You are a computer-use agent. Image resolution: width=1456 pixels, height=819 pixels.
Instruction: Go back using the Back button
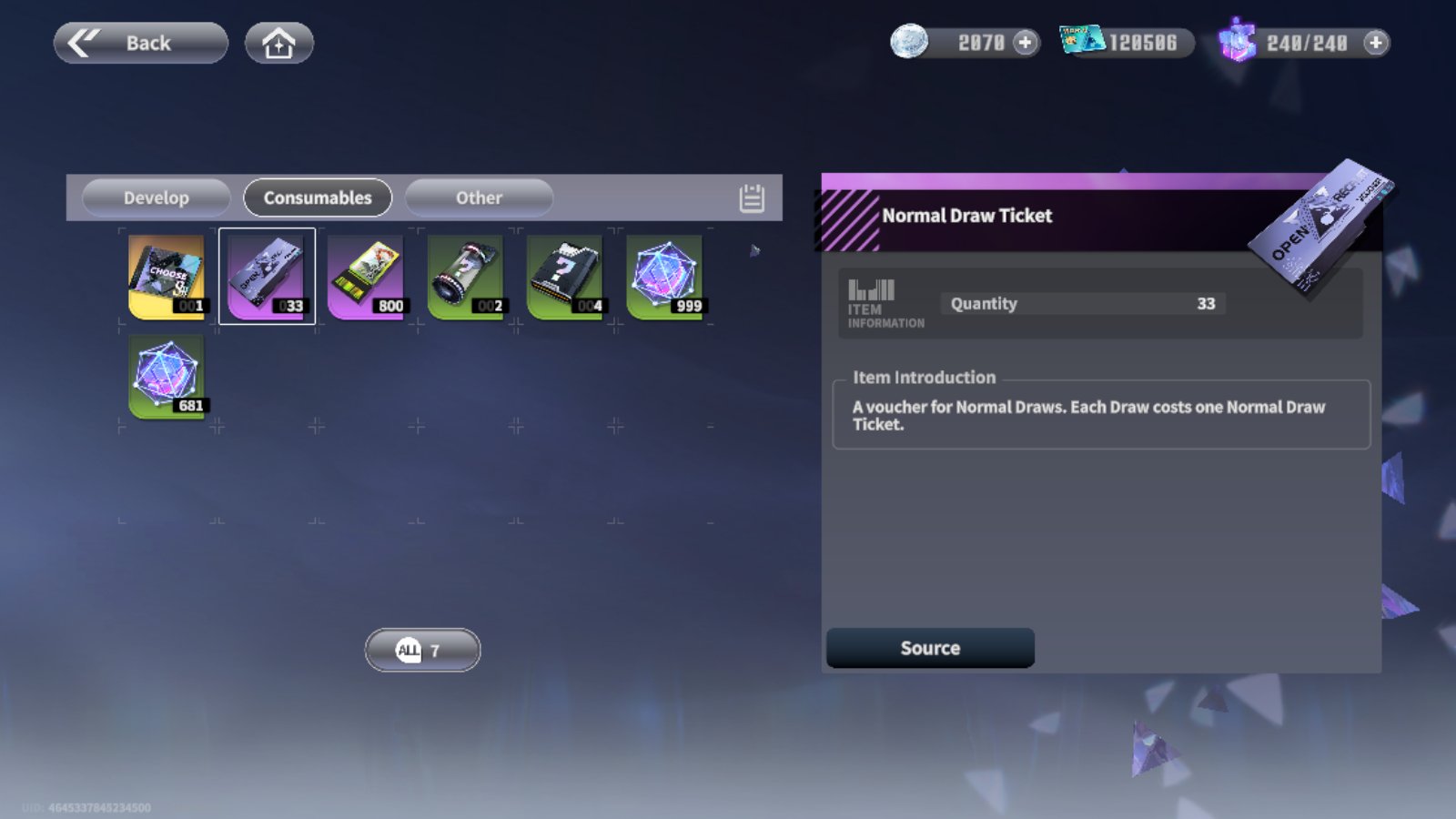tap(140, 43)
